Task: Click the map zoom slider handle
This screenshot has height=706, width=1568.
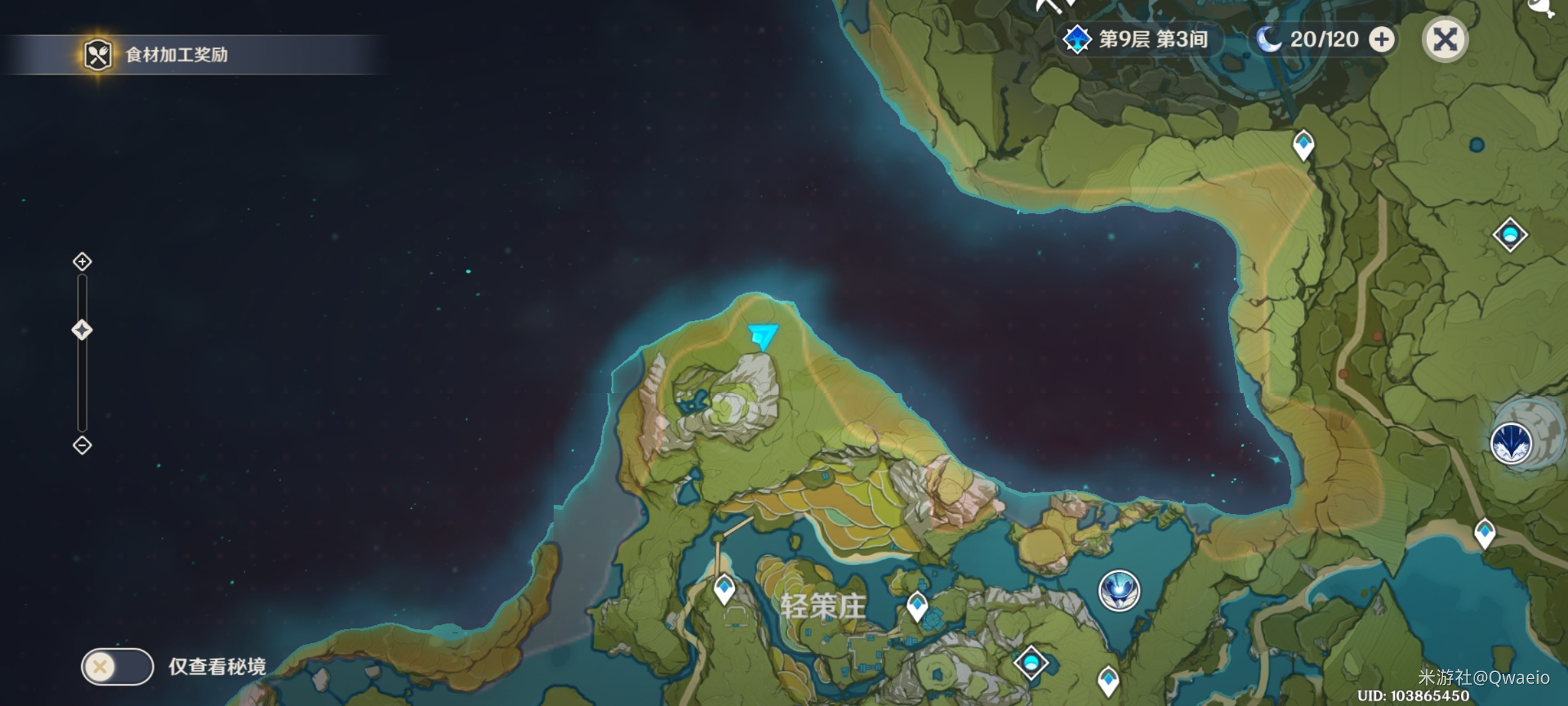Action: 82,330
